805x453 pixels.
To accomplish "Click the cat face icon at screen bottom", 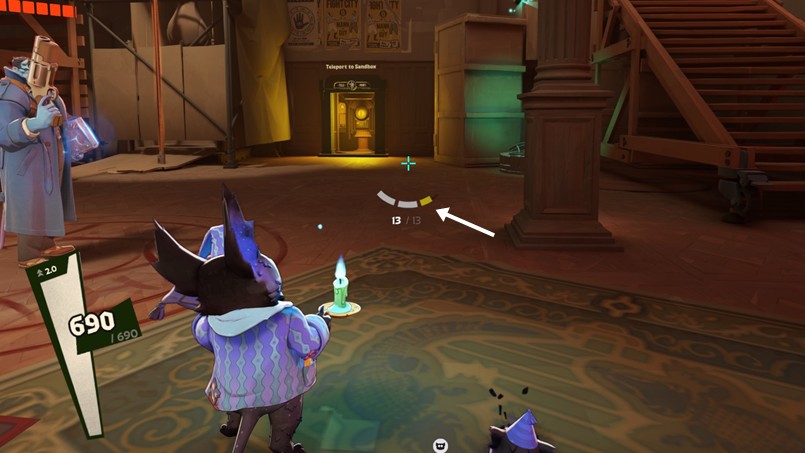I will (x=439, y=445).
